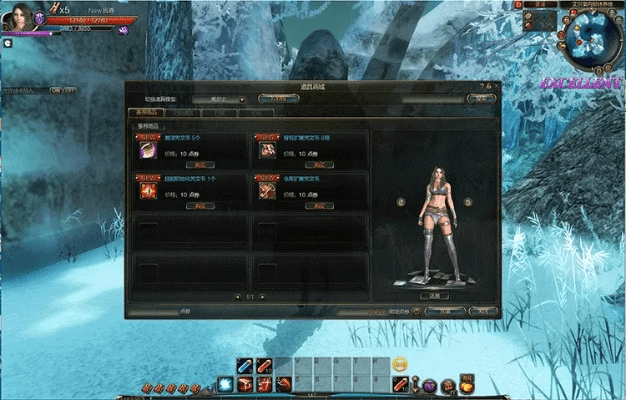Go to the previous shop page

point(236,296)
